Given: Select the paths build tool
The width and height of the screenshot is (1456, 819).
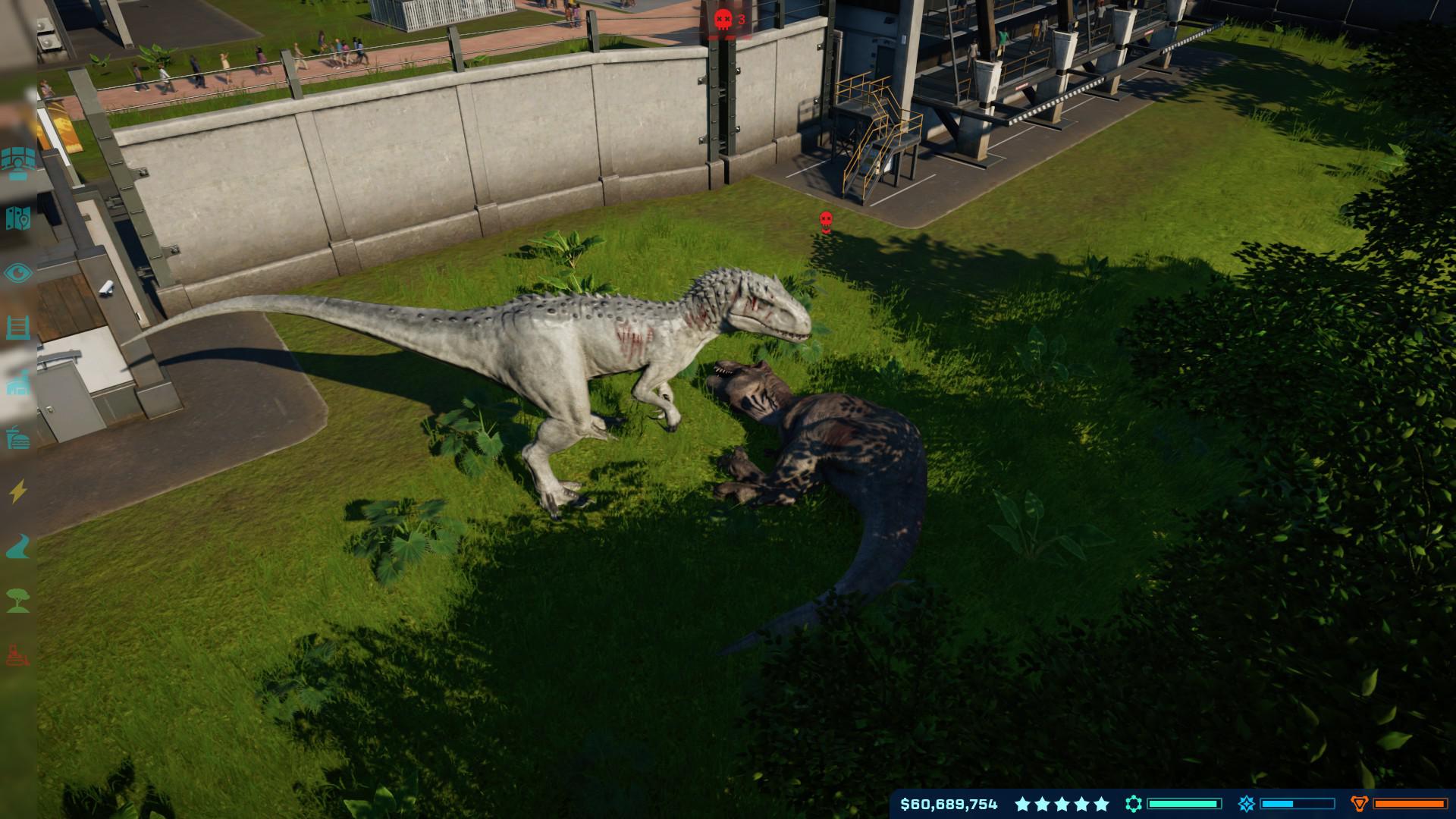Looking at the screenshot, I should [x=17, y=546].
